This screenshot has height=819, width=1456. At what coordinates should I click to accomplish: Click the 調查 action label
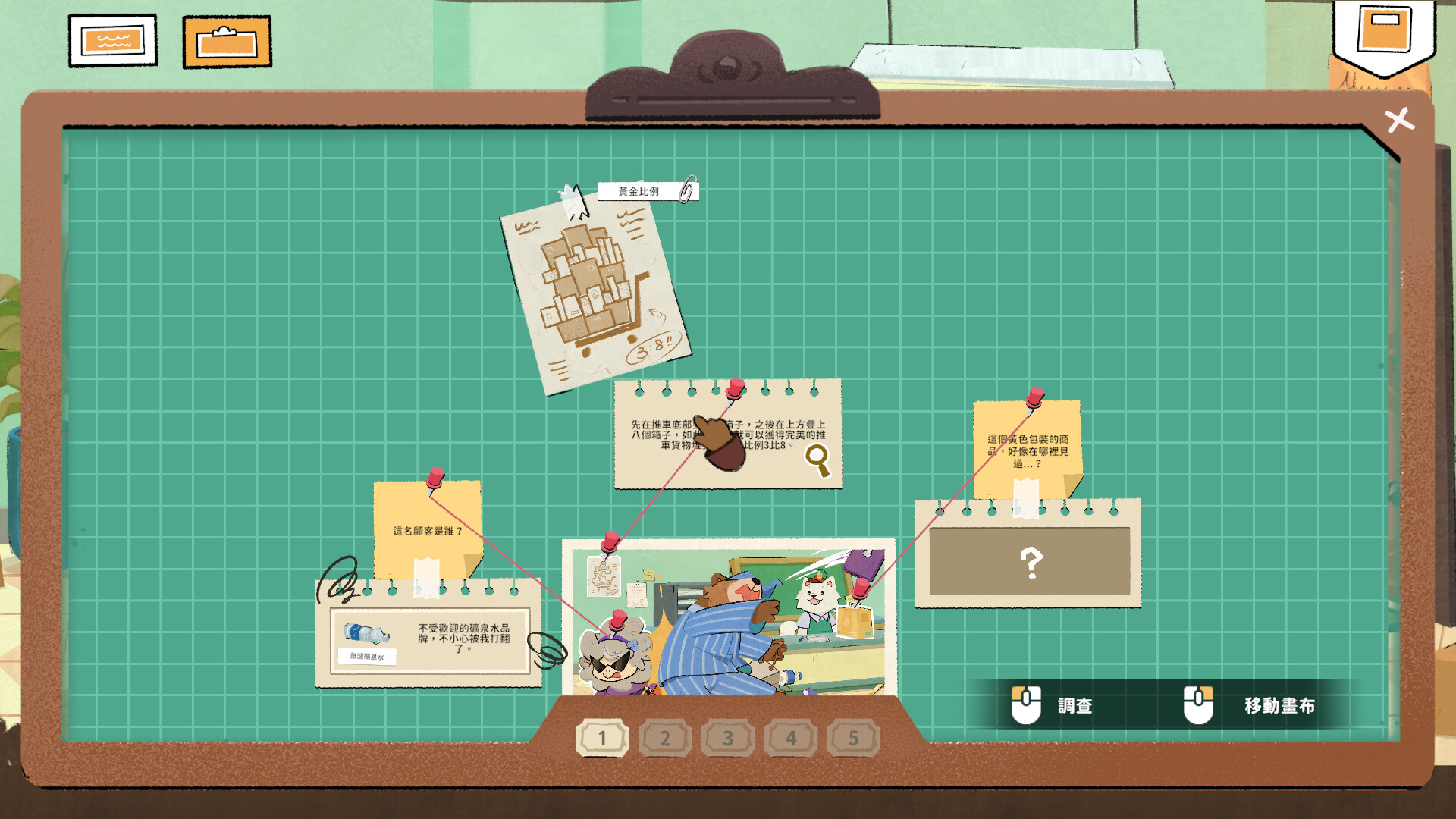point(1075,704)
